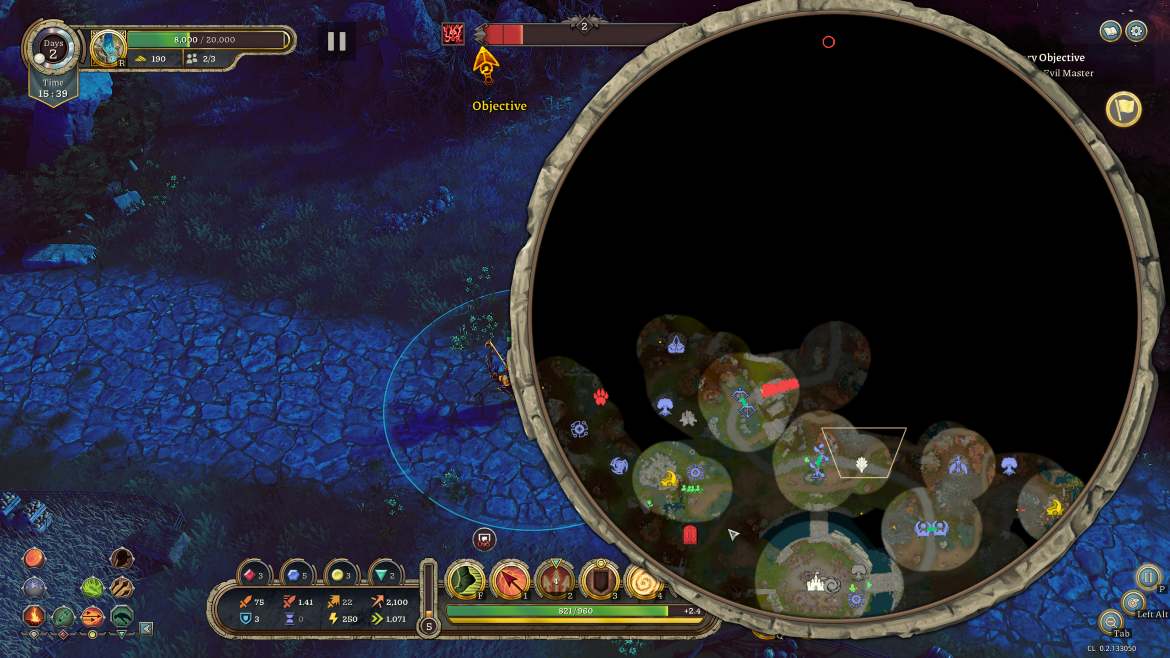This screenshot has width=1170, height=658.
Task: Activate the red arrow ability
Action: tap(510, 580)
